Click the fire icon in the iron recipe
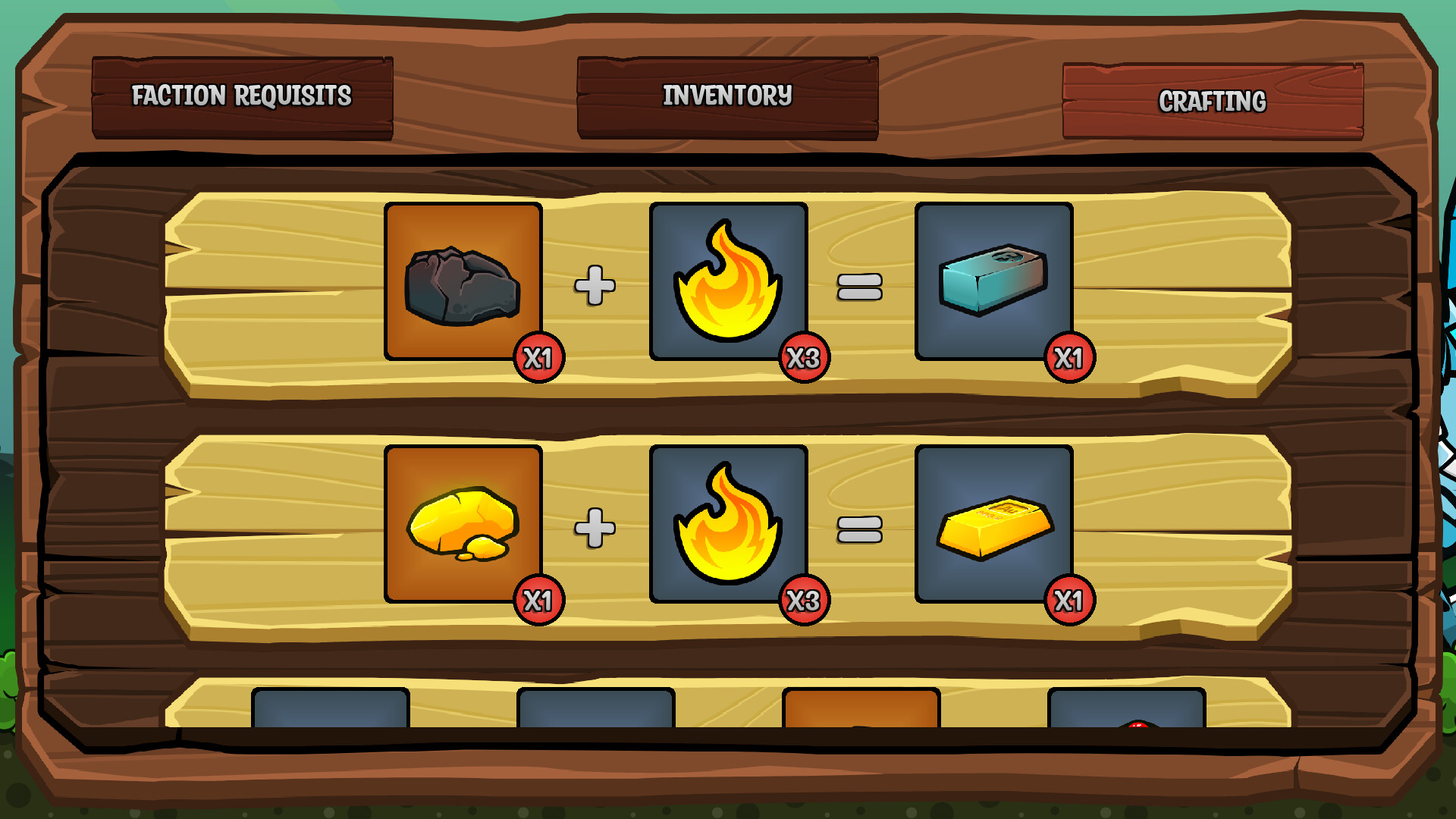This screenshot has height=819, width=1456. 728,284
